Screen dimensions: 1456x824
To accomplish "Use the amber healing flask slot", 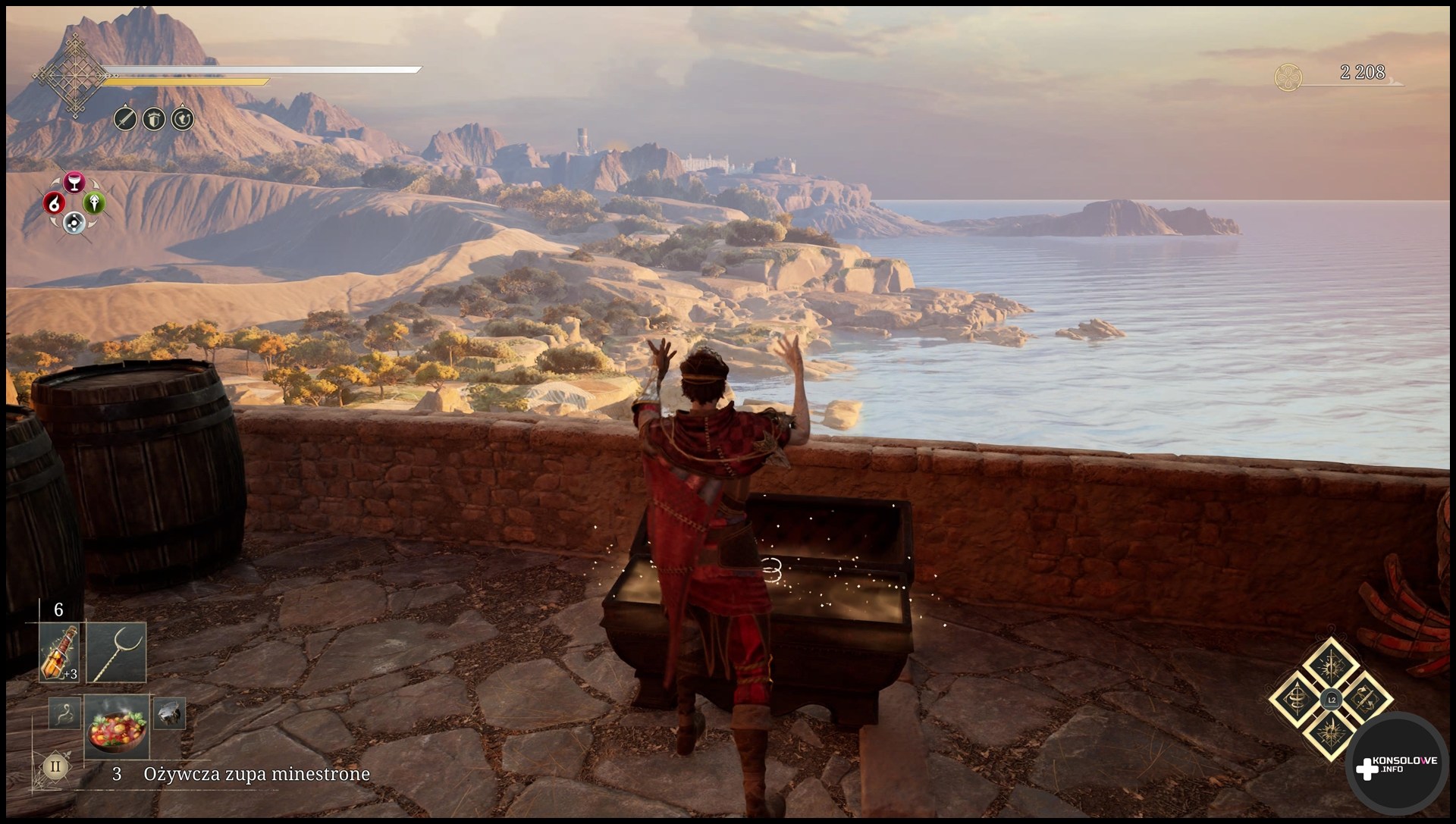I will click(x=59, y=651).
